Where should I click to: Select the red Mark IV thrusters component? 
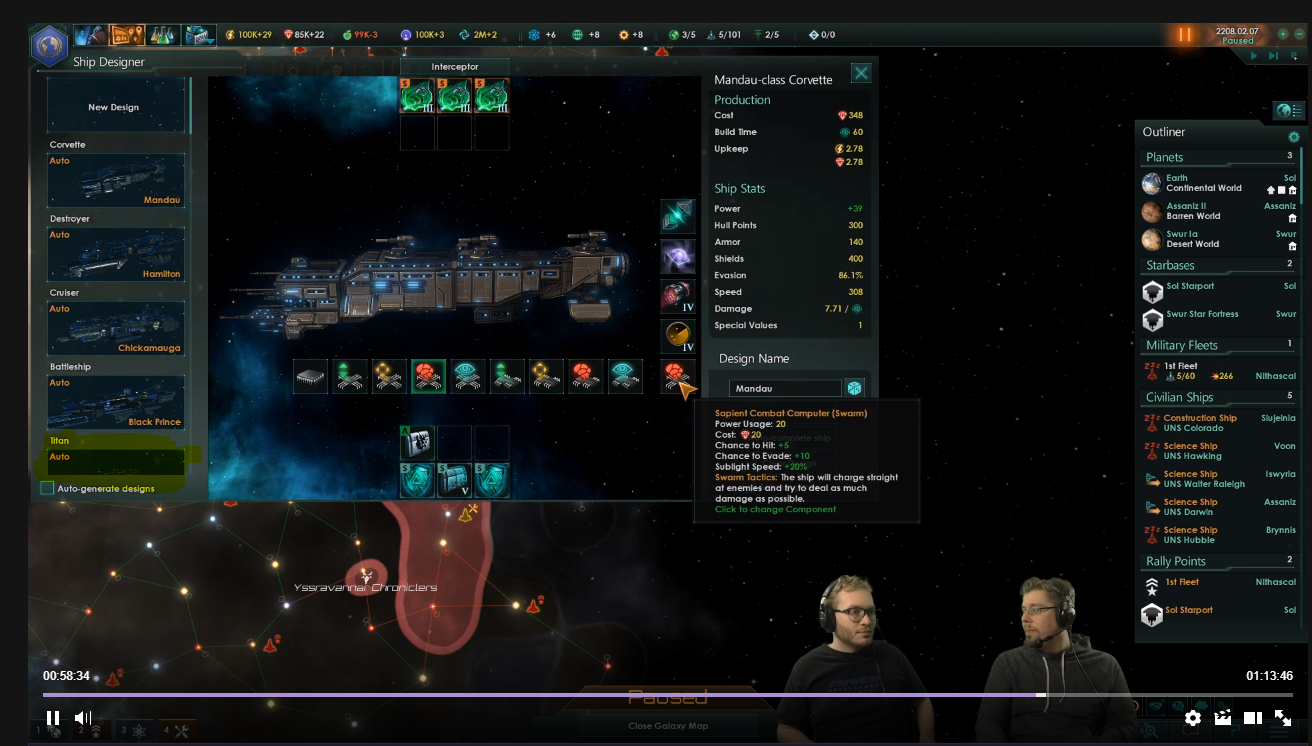pyautogui.click(x=677, y=296)
